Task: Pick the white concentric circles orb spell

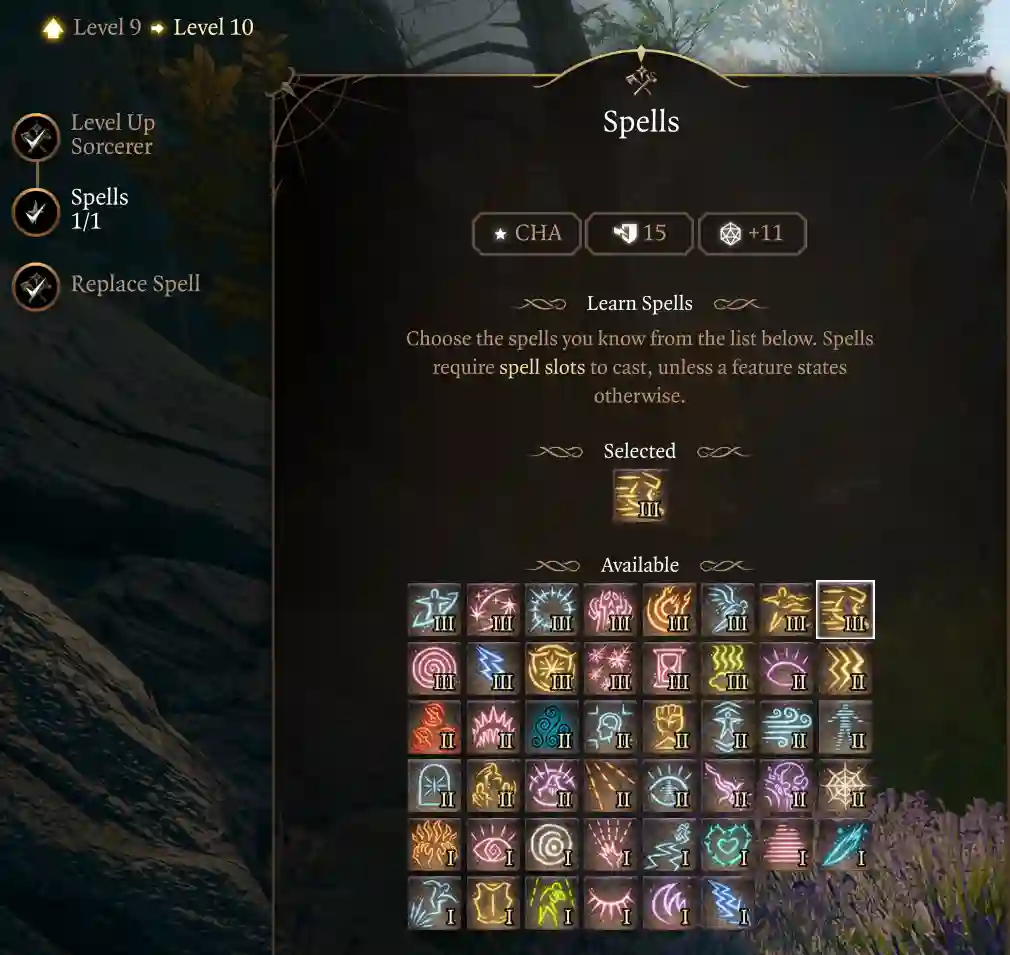Action: tap(552, 845)
